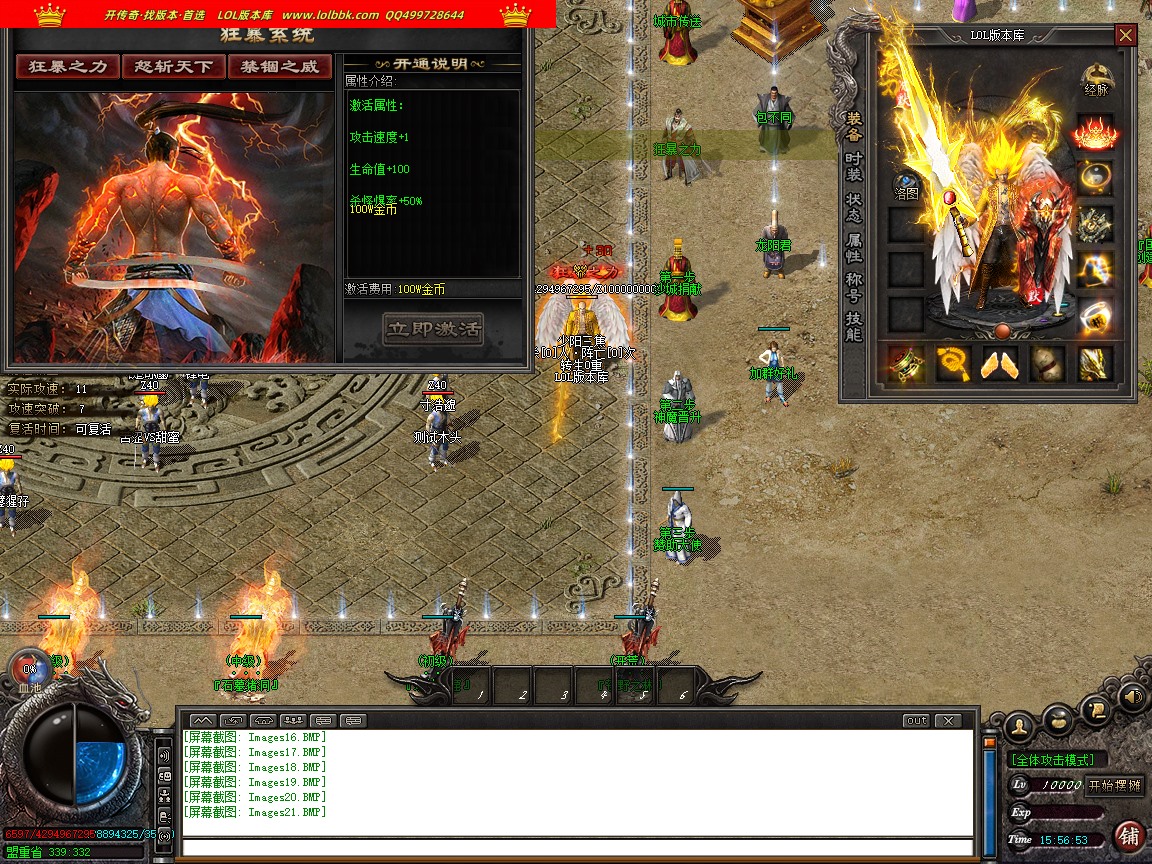Viewport: 1152px width, 864px height.
Task: Click the 洛图 icon in equipment panel
Action: point(906,186)
